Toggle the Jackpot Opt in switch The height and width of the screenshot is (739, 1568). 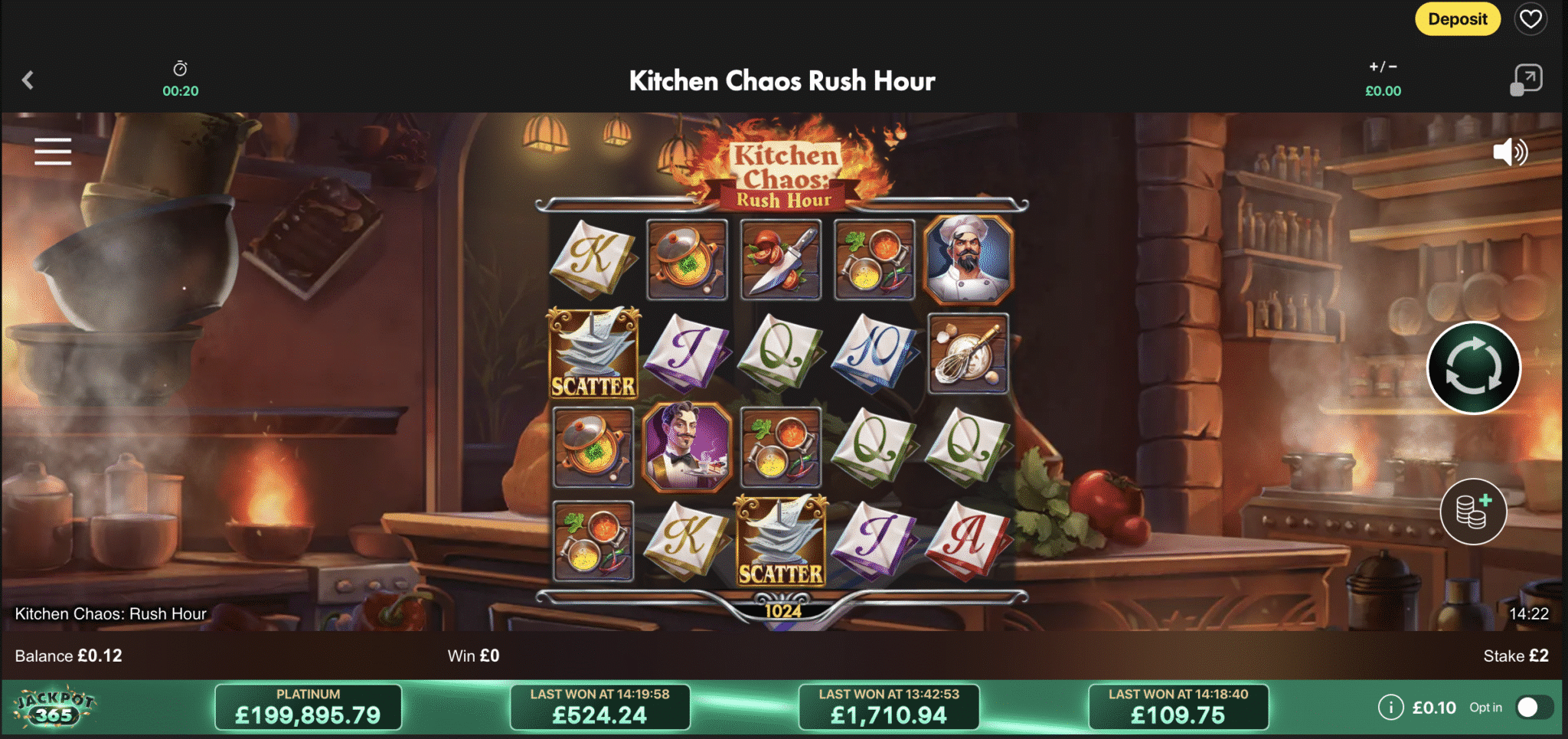coord(1534,708)
